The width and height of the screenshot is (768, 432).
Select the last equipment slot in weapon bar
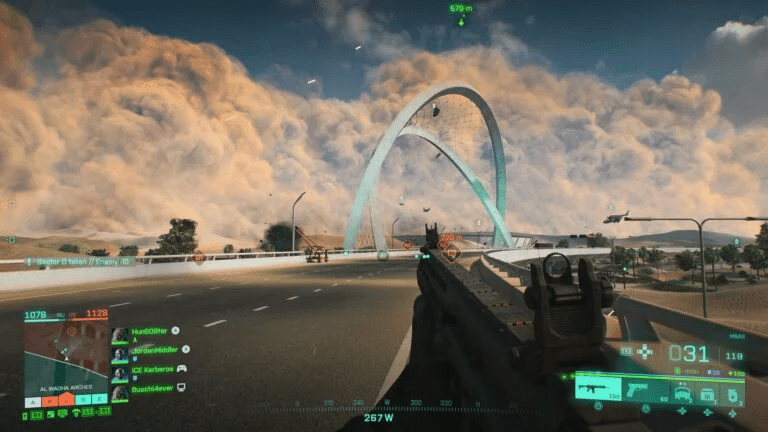click(x=733, y=394)
